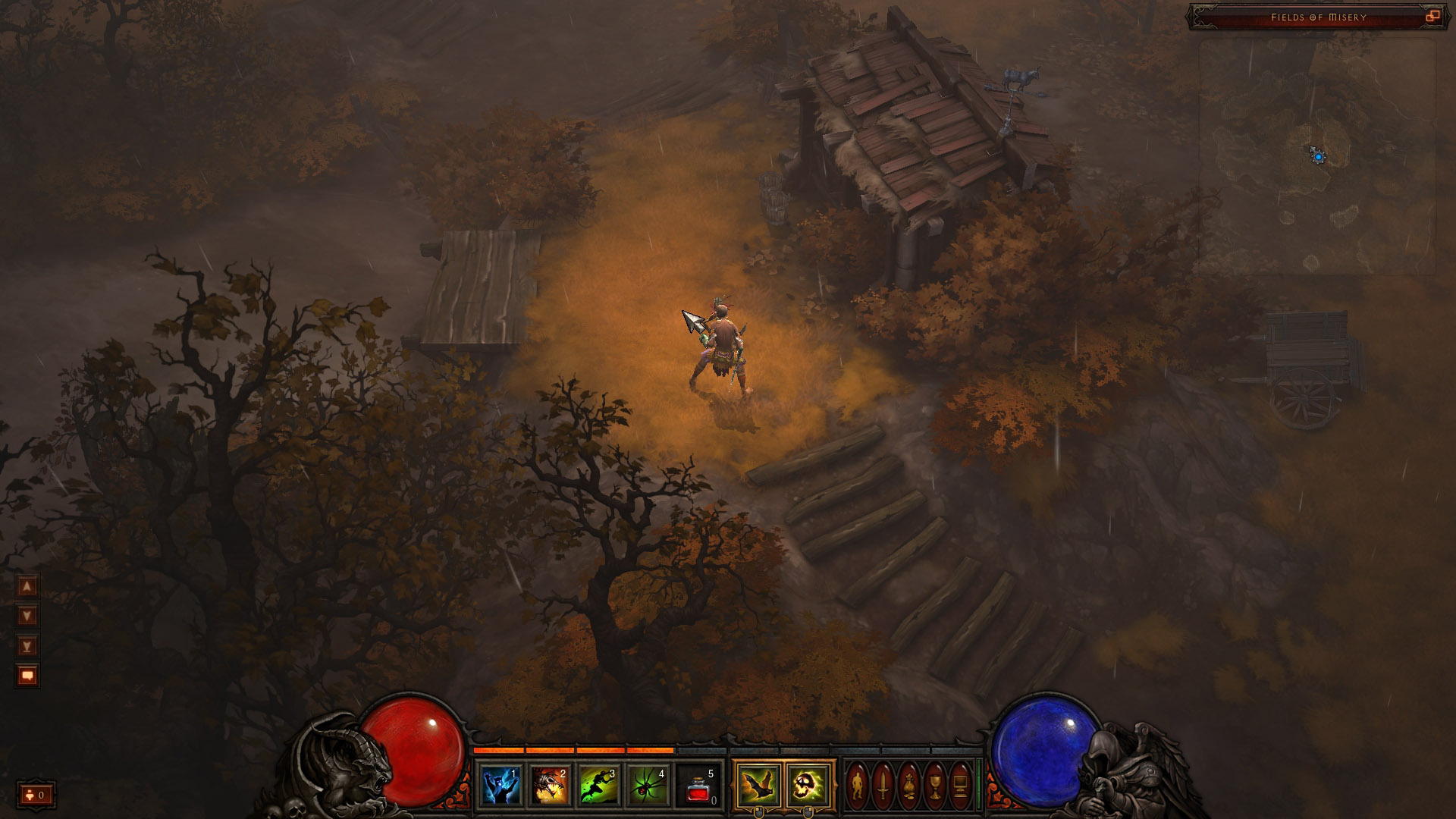The width and height of the screenshot is (1456, 819).
Task: Open the goblet menu button
Action: 935,786
